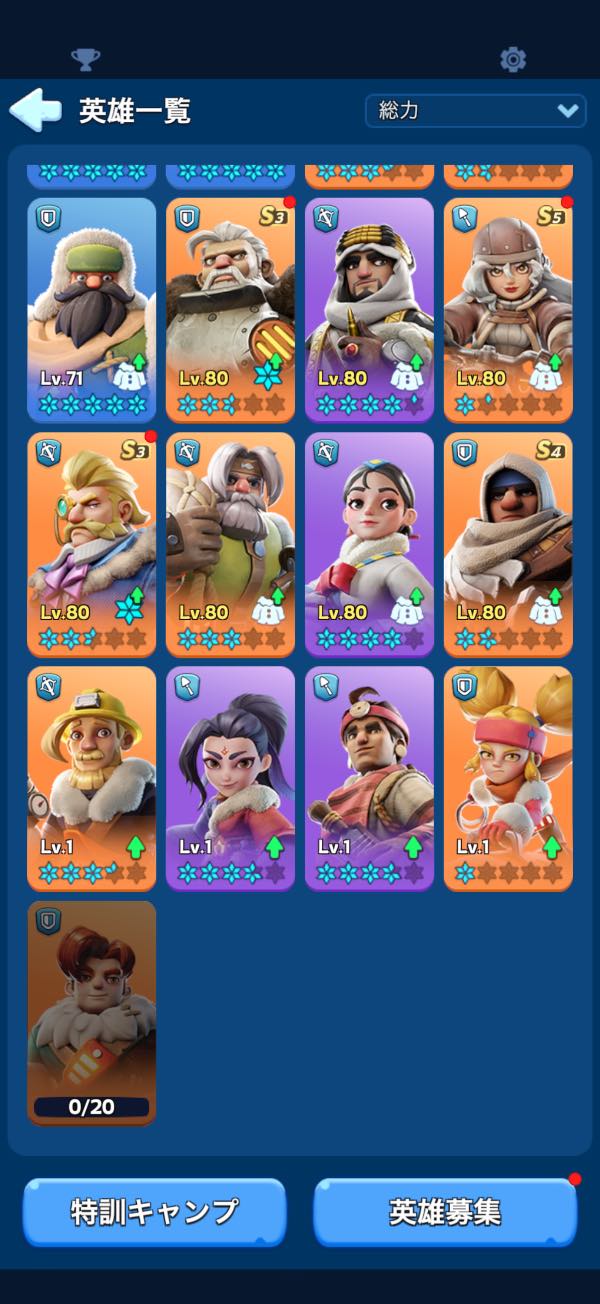Screen dimensions: 600x1304
Task: Open 特訓キャンプ training camp
Action: pyautogui.click(x=154, y=1212)
